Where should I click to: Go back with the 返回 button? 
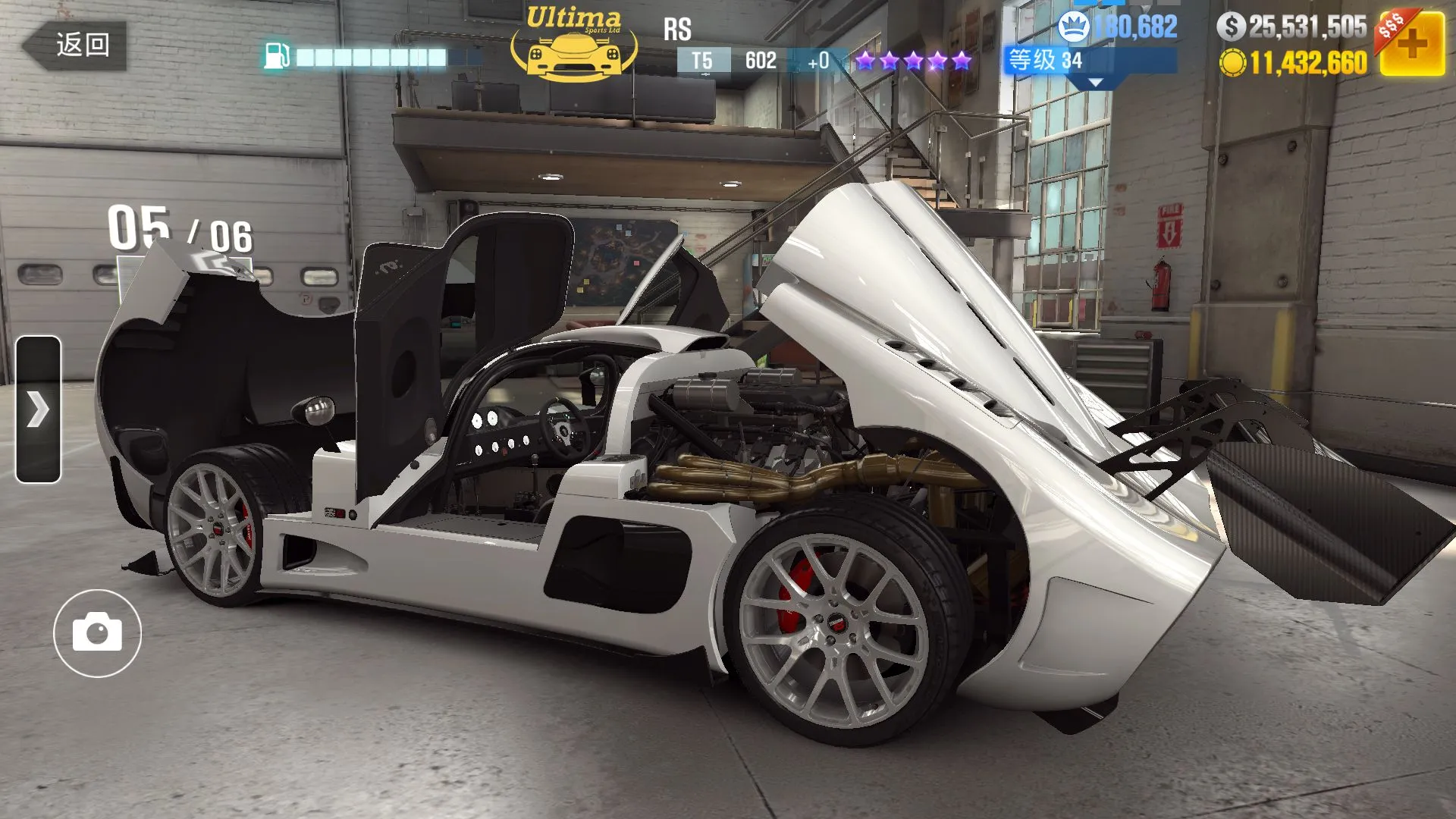[75, 45]
